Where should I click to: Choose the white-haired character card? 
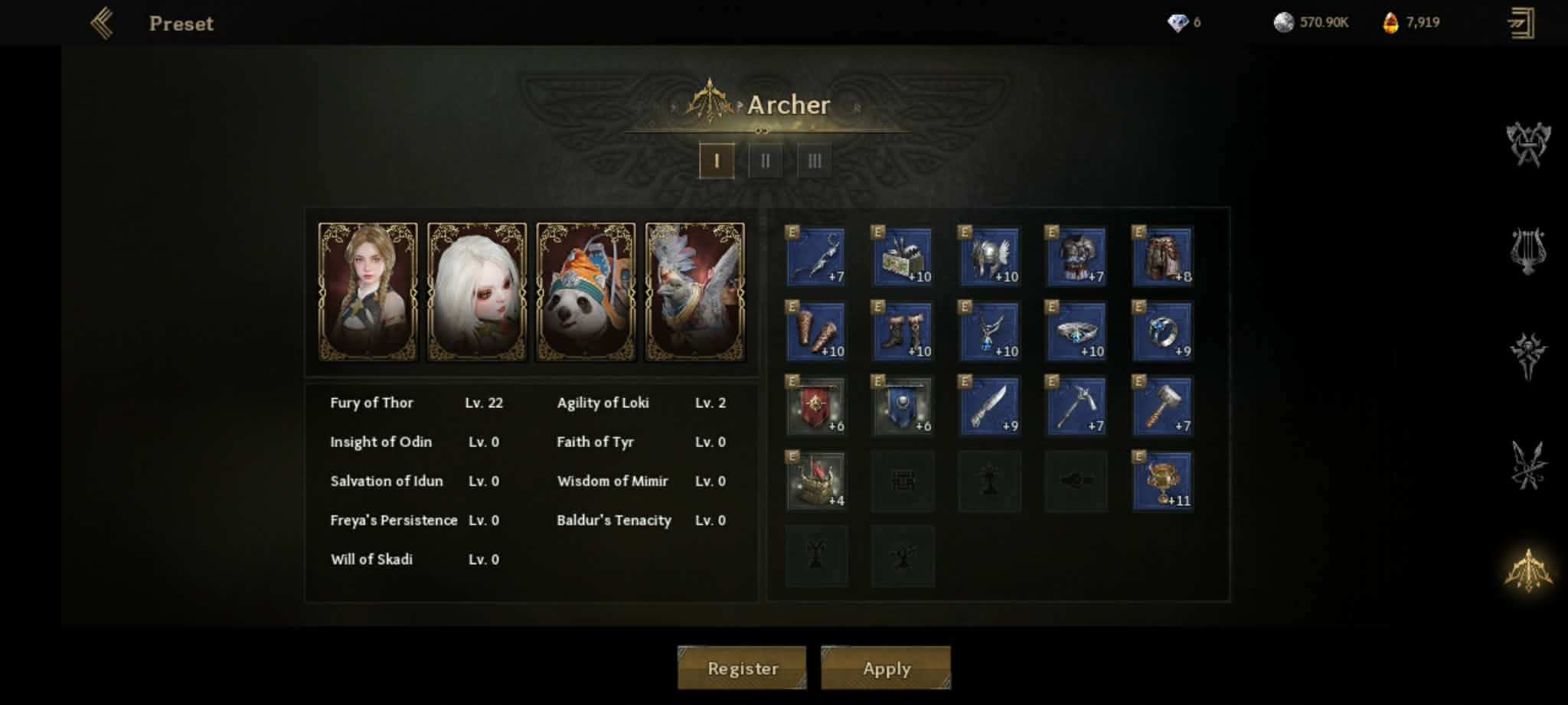[477, 292]
